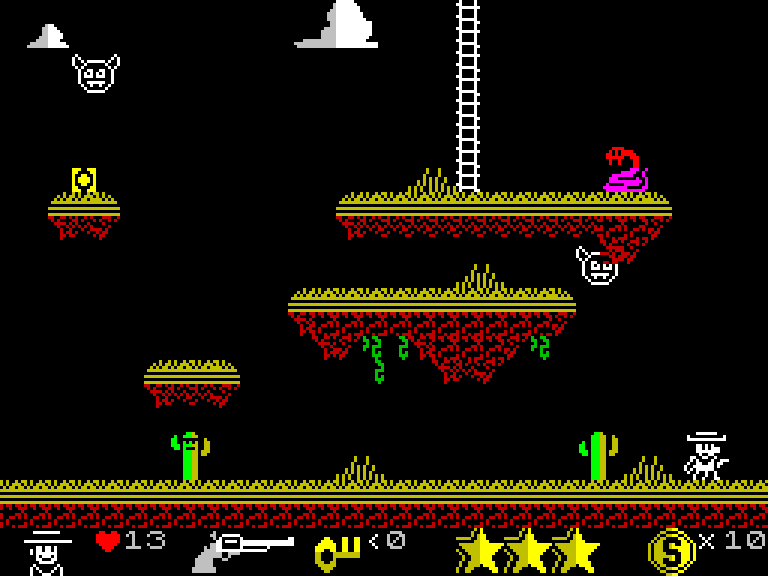Click the red heart lives icon
This screenshot has width=768, height=576.
point(107,541)
